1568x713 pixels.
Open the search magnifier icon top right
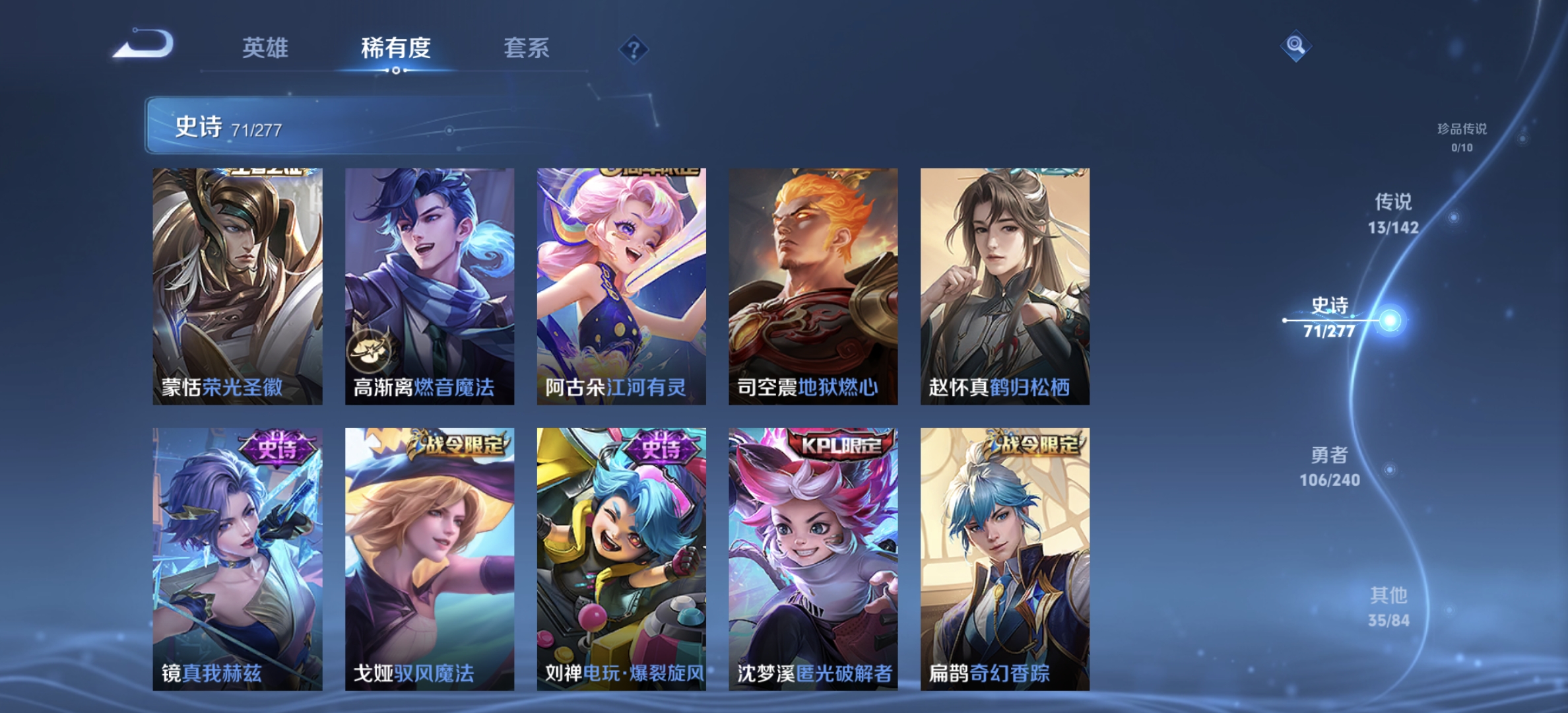(x=1295, y=46)
